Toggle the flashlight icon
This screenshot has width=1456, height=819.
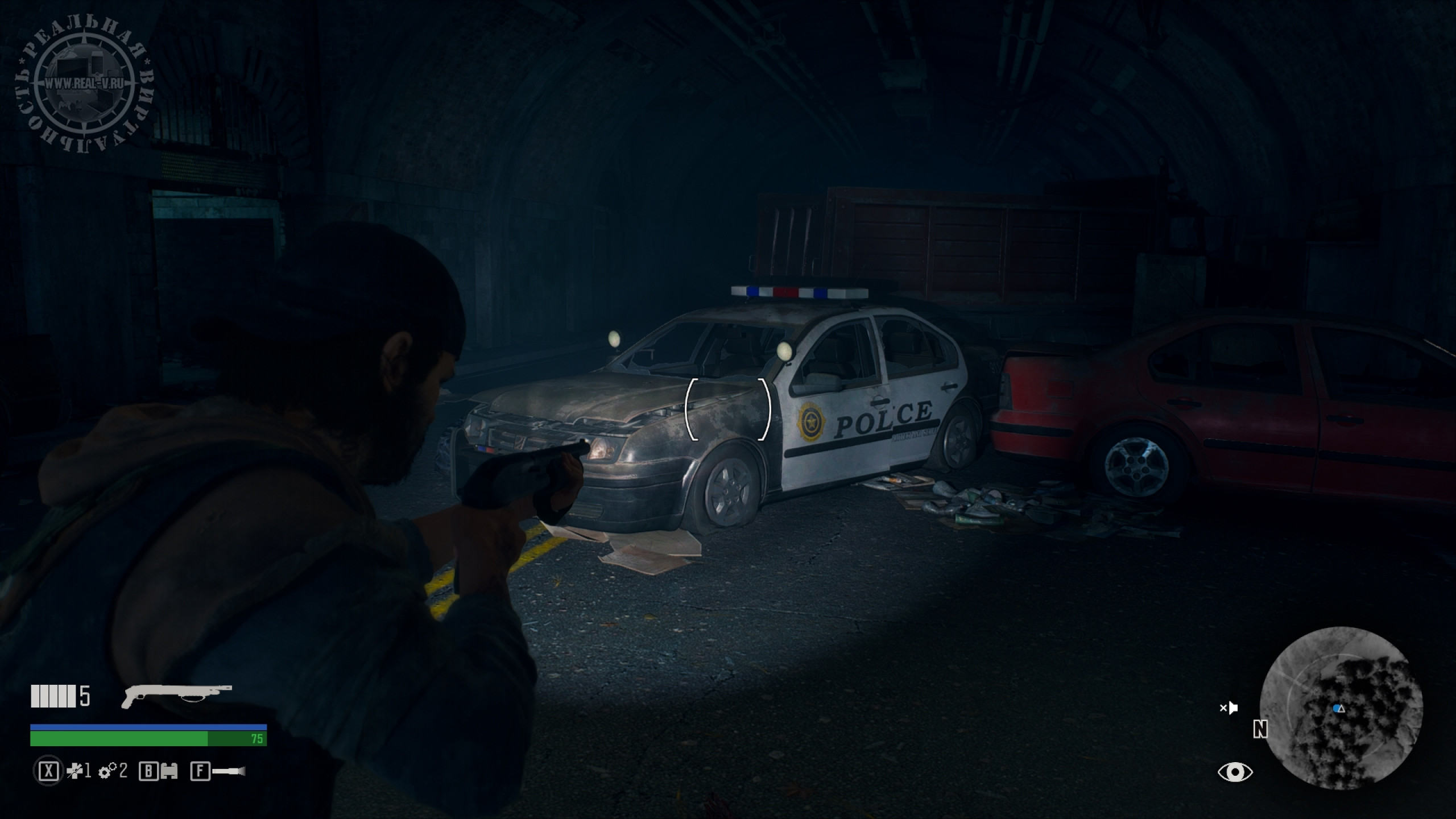coord(229,772)
